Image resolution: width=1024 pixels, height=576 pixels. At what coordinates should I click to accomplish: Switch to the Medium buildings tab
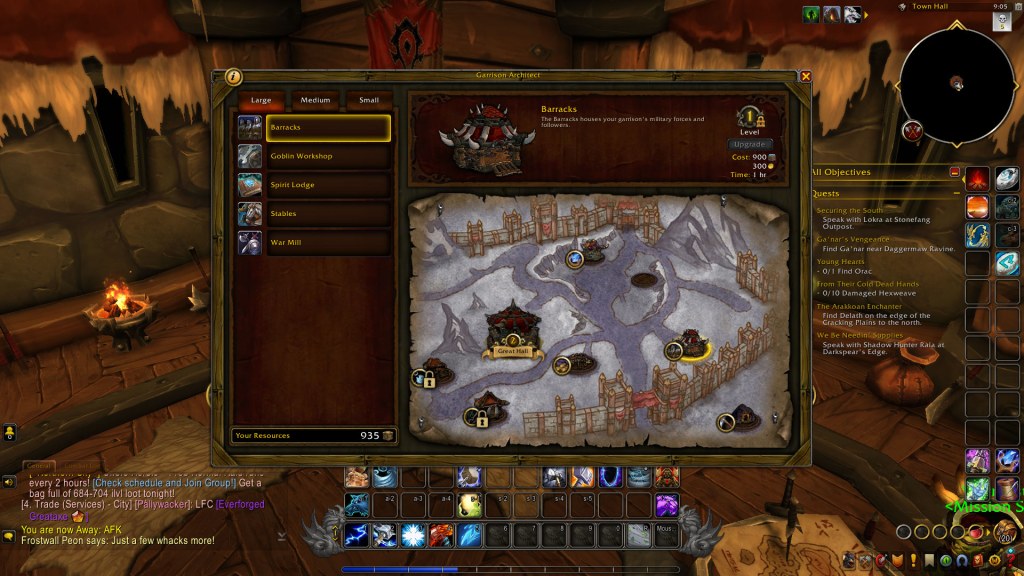click(315, 100)
